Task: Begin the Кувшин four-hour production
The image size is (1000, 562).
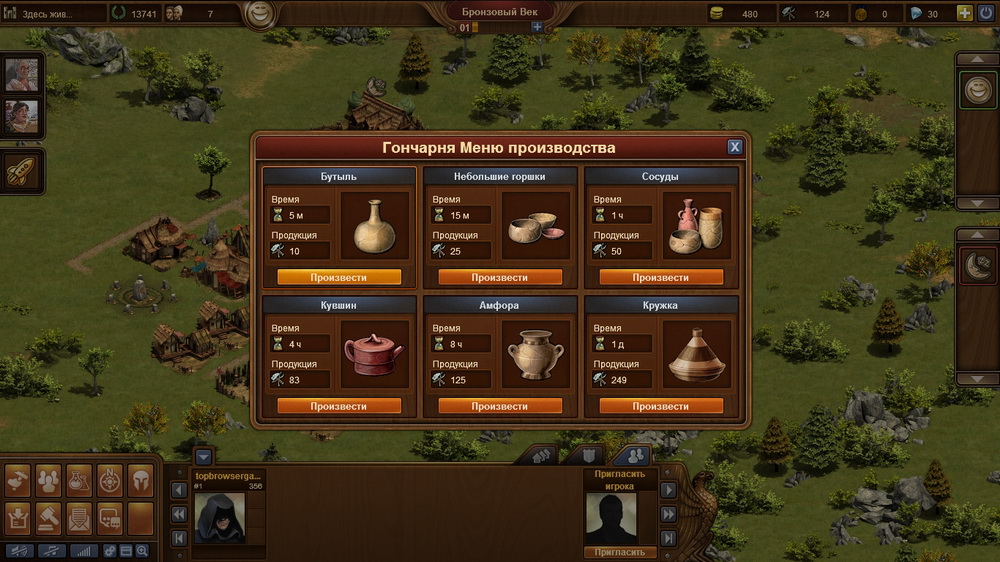Action: click(339, 406)
